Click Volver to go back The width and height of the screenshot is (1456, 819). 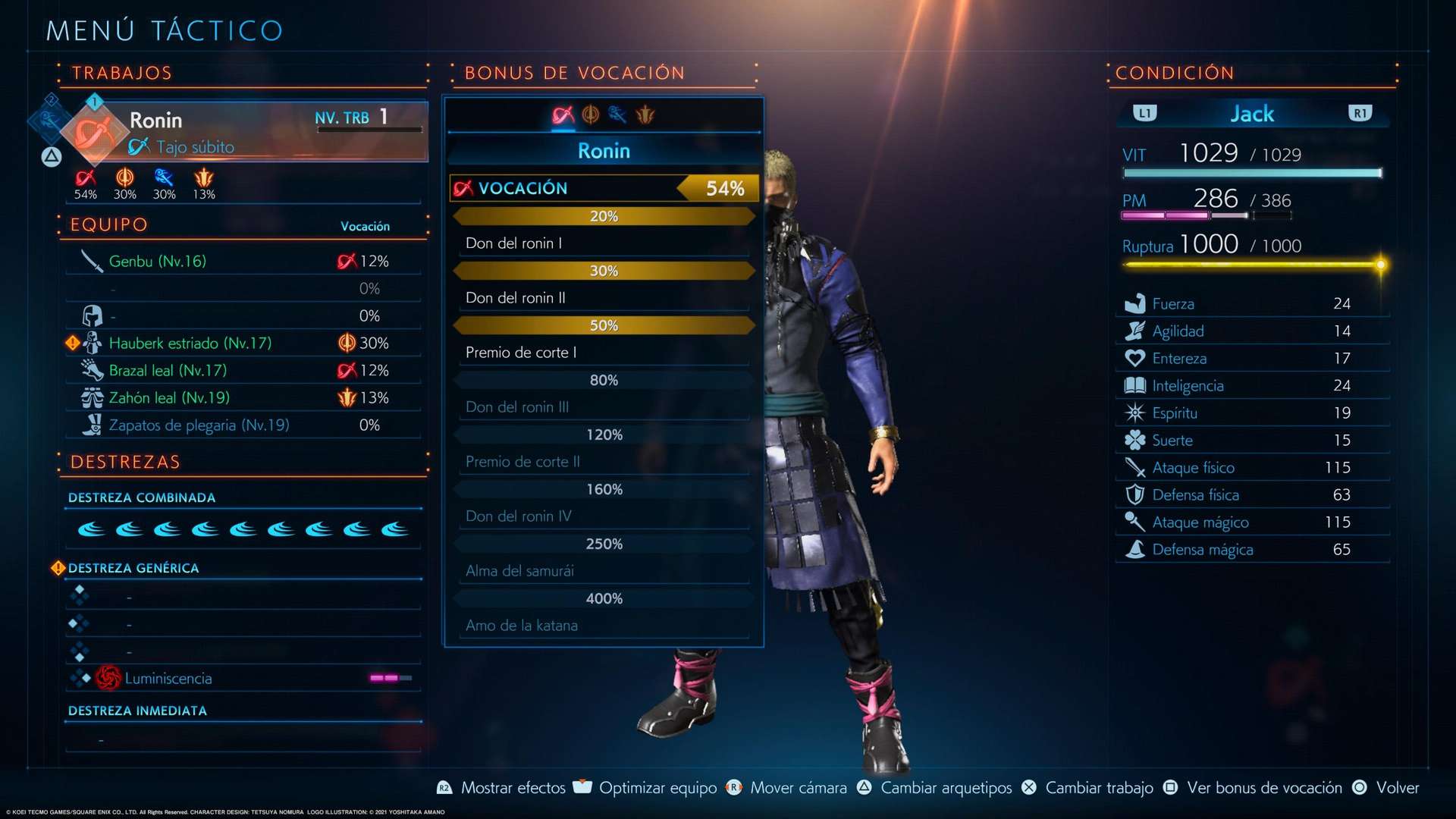point(1396,788)
